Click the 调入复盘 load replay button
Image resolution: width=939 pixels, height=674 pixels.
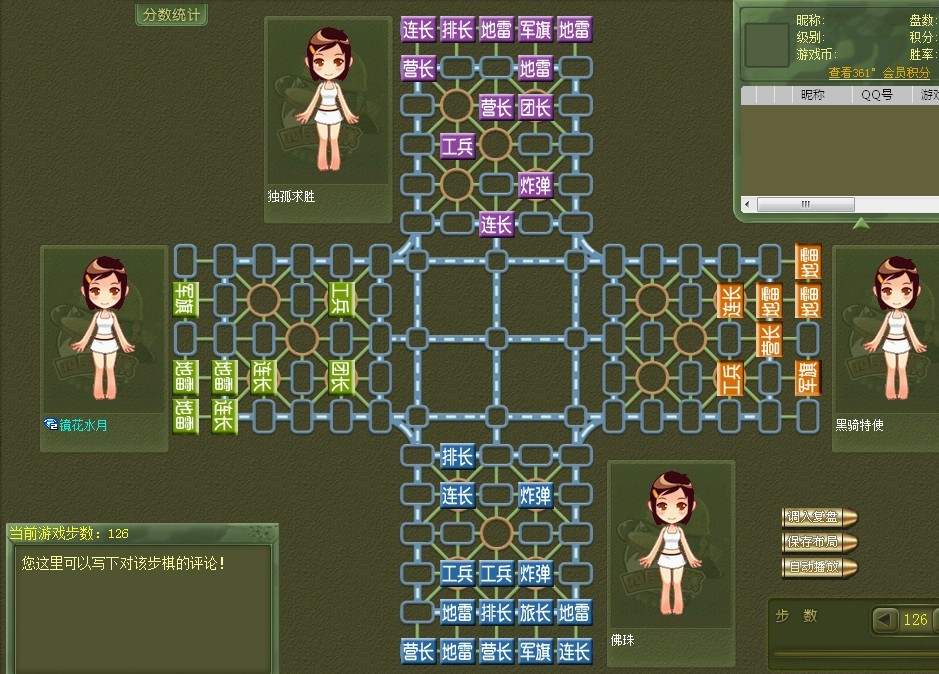click(819, 517)
